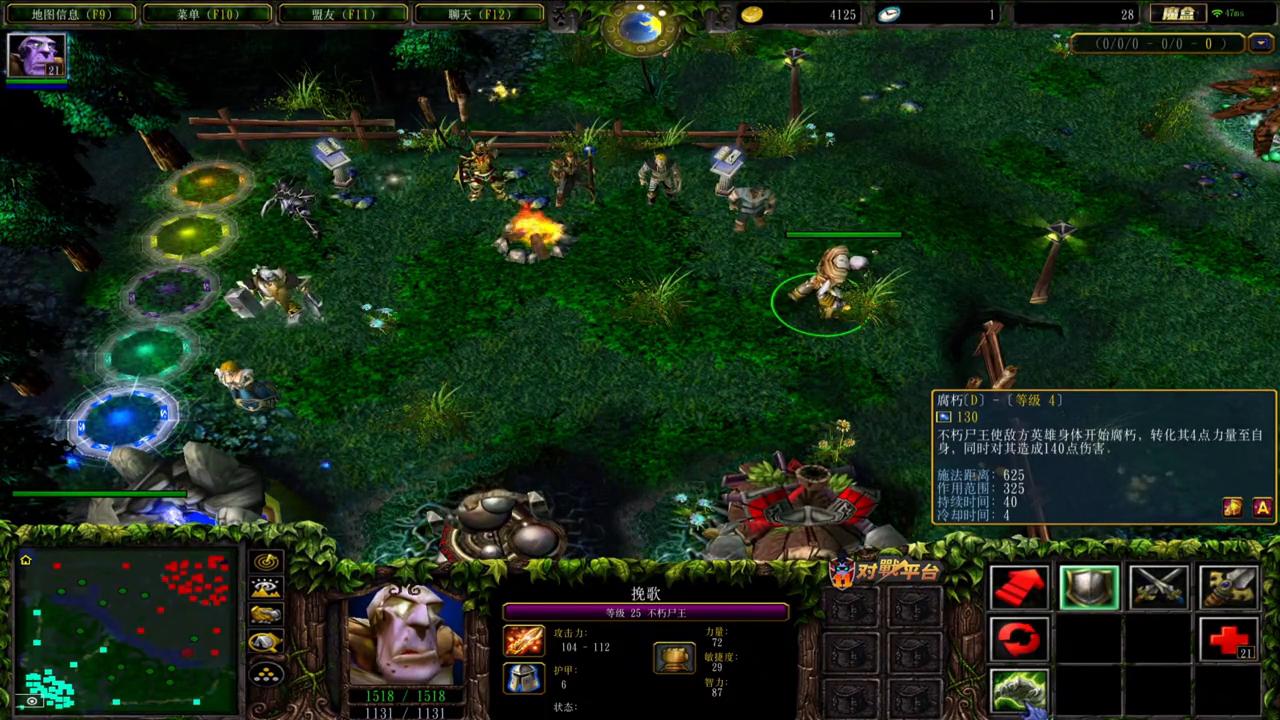Use the red healing cross item with 21 charges
The width and height of the screenshot is (1280, 720).
coord(1228,638)
